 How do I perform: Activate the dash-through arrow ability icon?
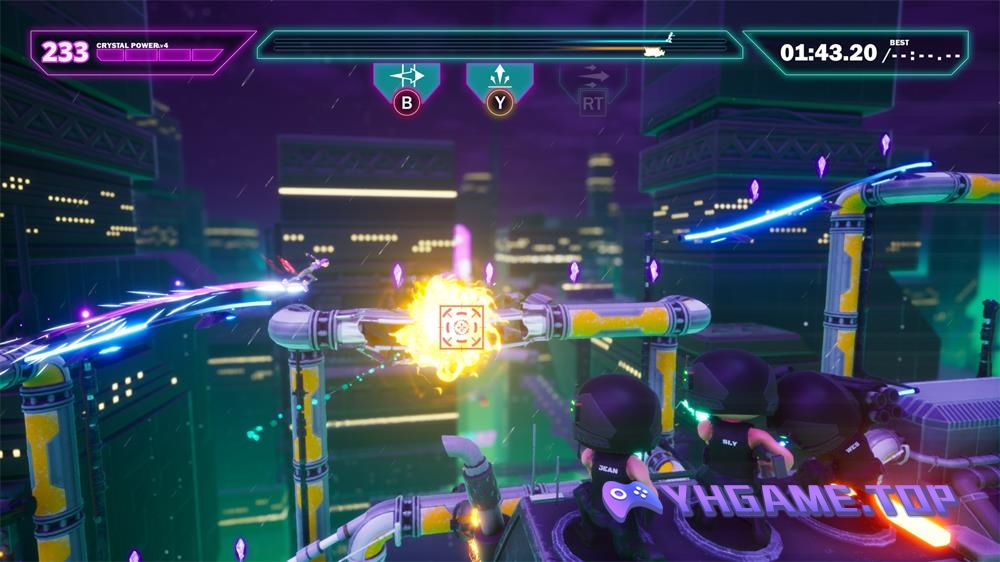point(406,78)
